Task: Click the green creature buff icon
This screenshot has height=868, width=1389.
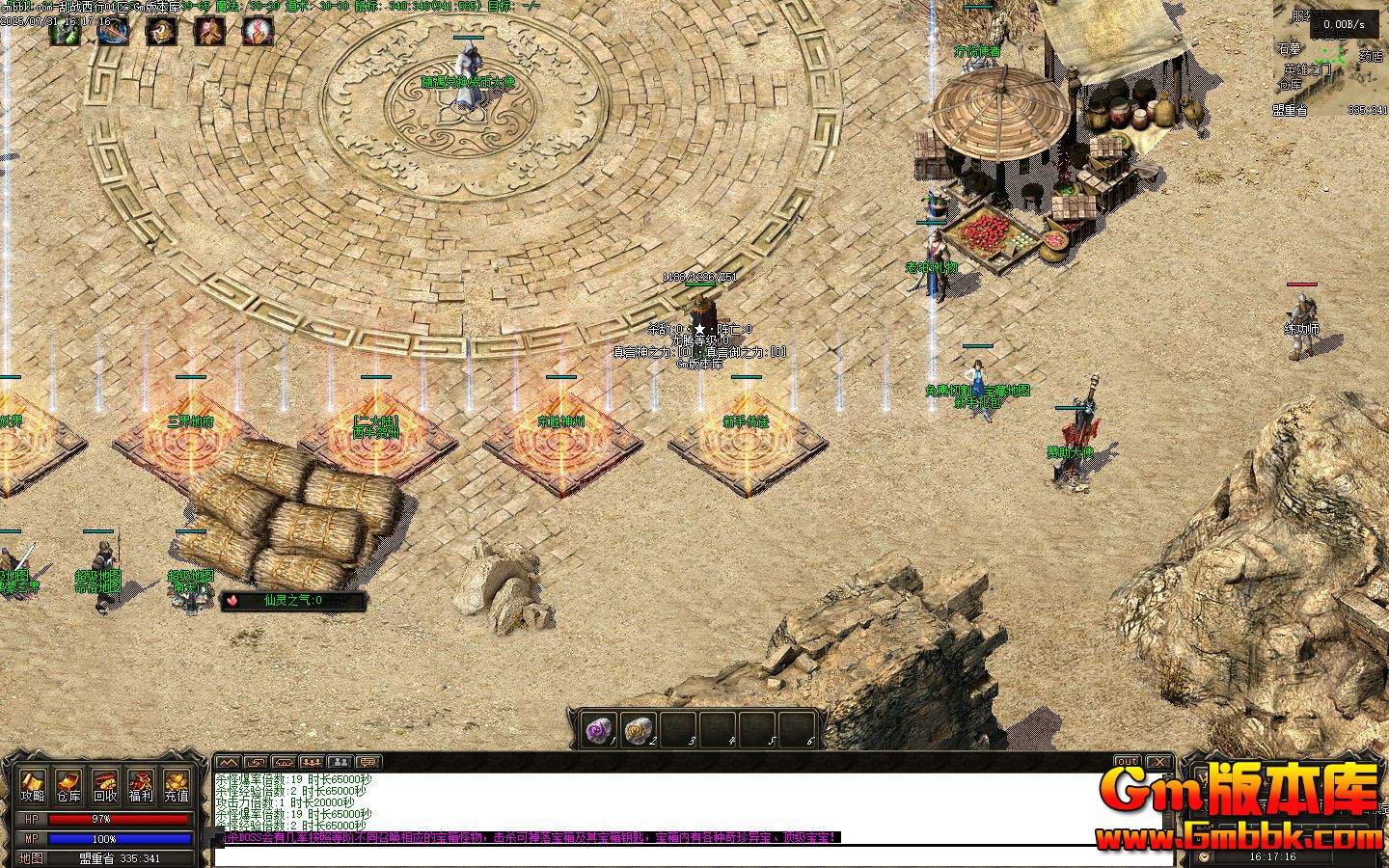Action: tap(66, 32)
